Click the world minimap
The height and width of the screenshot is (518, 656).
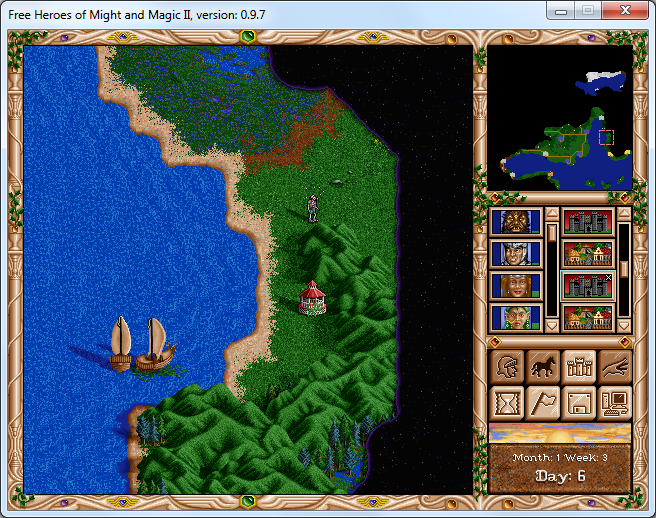(560, 118)
